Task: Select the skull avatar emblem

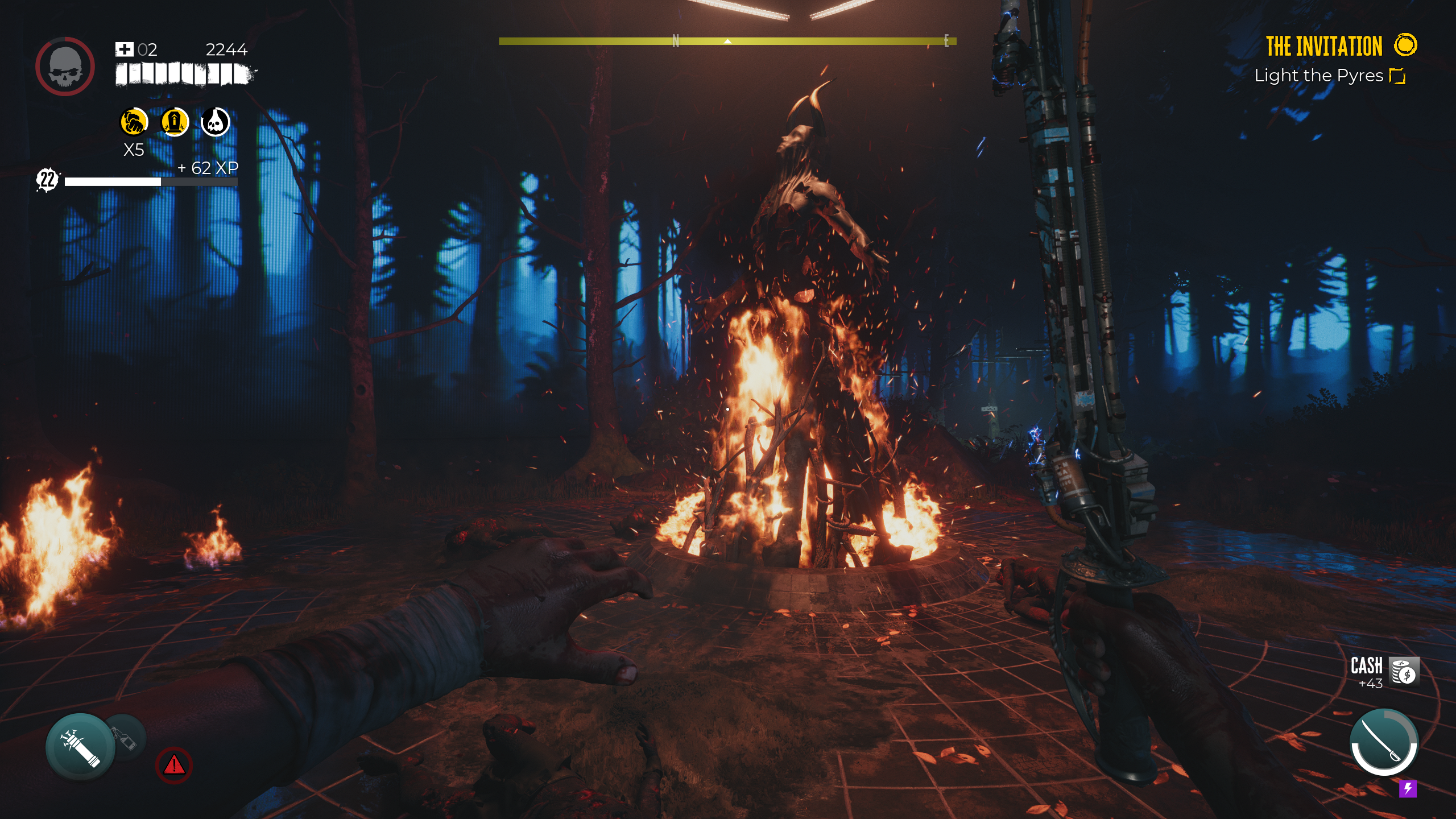Action: tap(67, 65)
